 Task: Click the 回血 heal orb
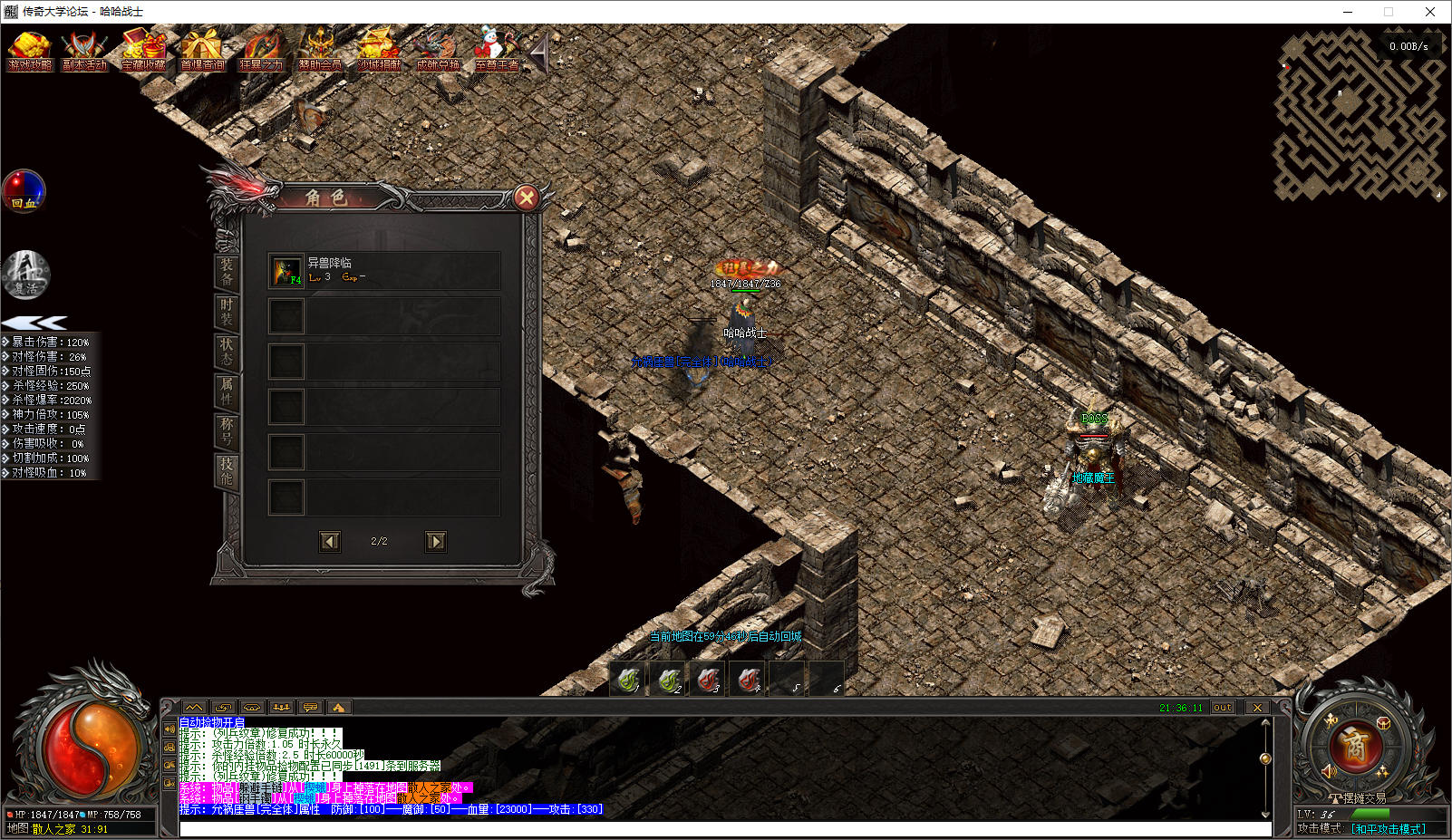[24, 191]
